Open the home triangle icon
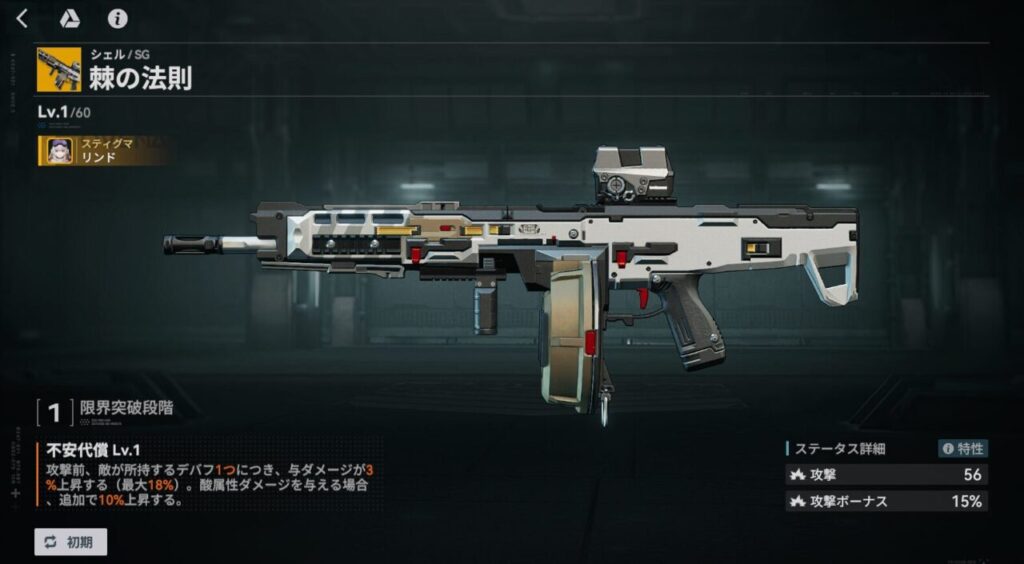1024x564 pixels. pos(70,19)
